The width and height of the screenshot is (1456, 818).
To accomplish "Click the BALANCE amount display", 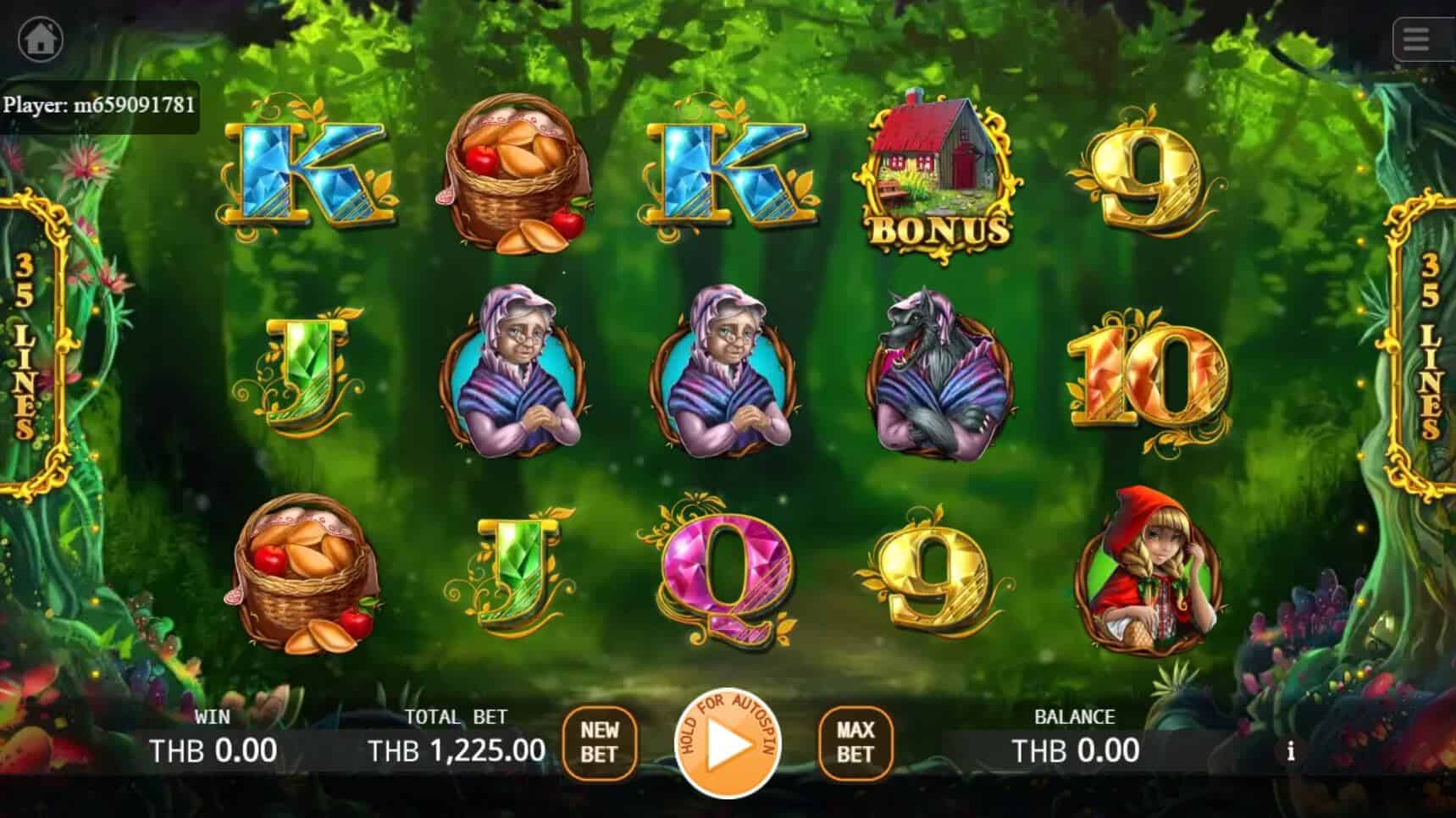I will pos(1077,749).
